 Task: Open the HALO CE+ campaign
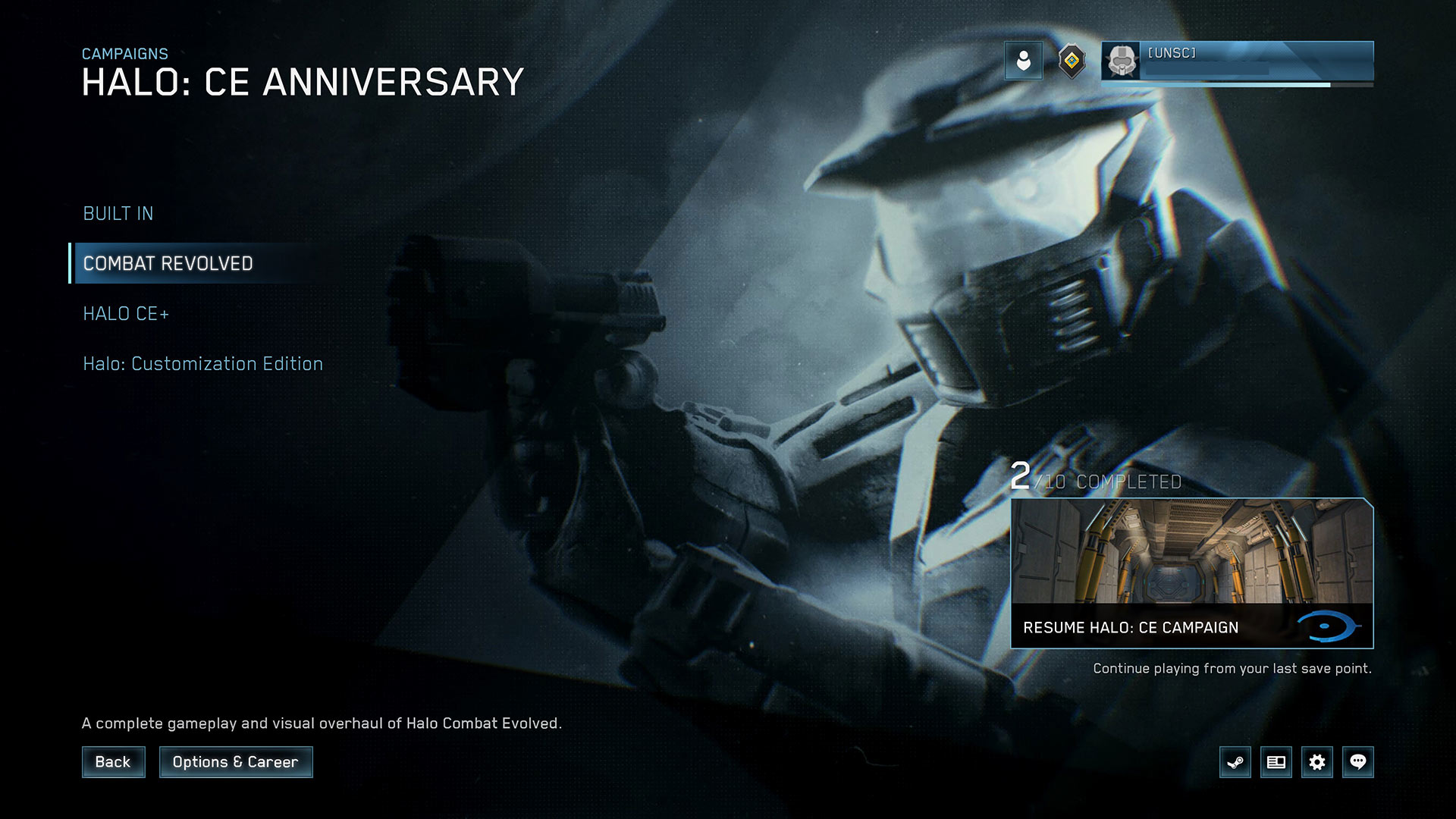pyautogui.click(x=126, y=314)
